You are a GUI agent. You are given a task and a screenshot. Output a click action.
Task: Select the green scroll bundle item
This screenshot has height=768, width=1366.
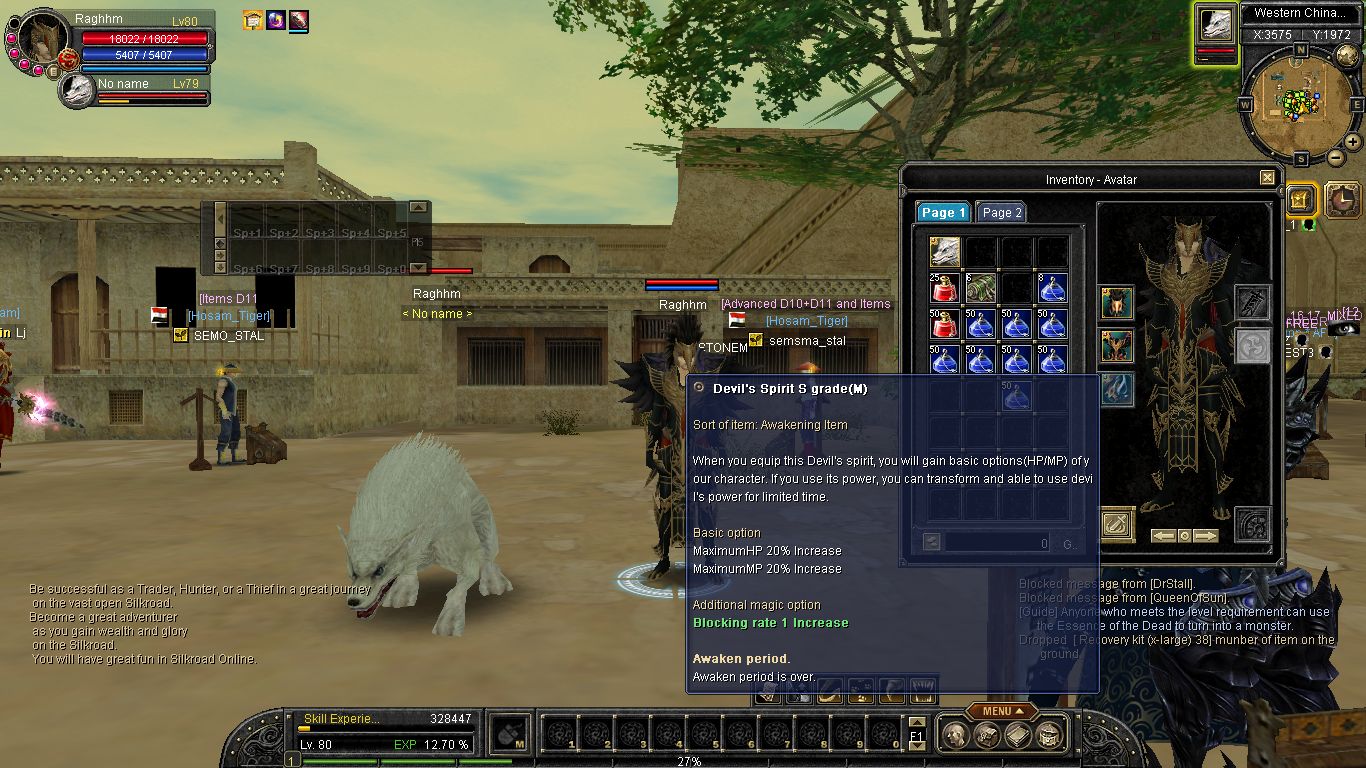point(981,289)
